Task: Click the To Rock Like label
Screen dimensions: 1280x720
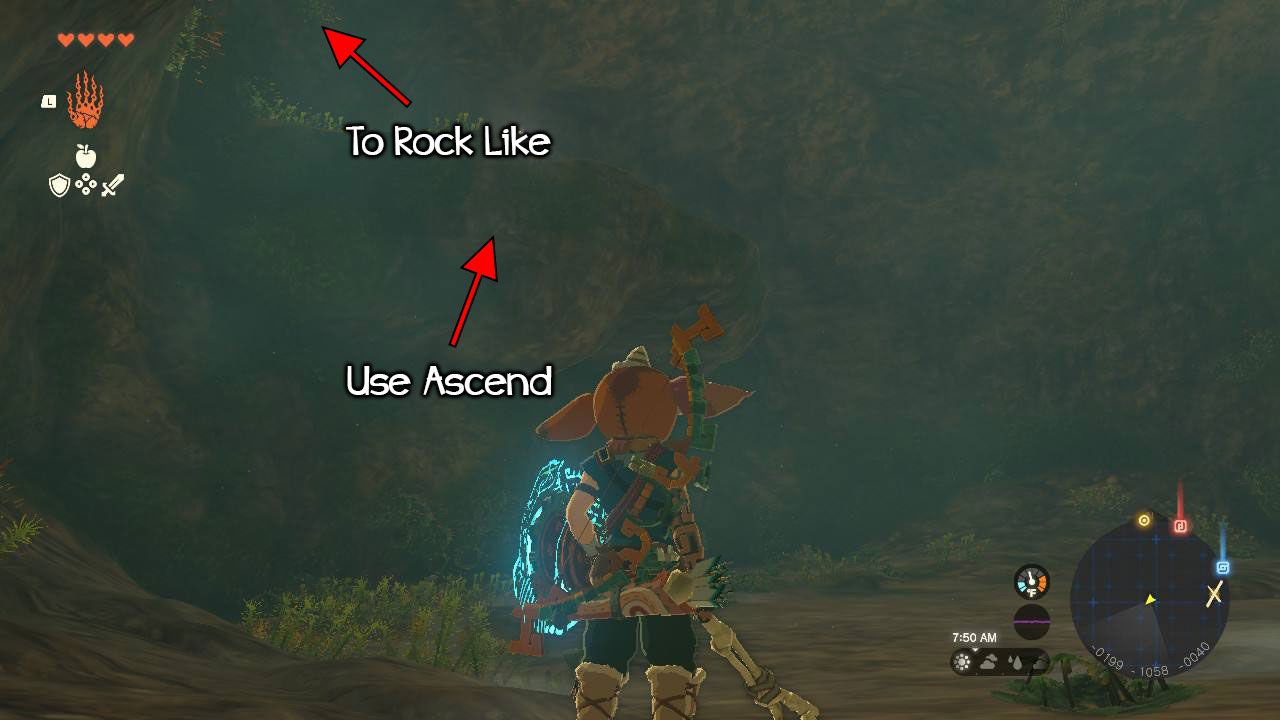Action: 448,143
